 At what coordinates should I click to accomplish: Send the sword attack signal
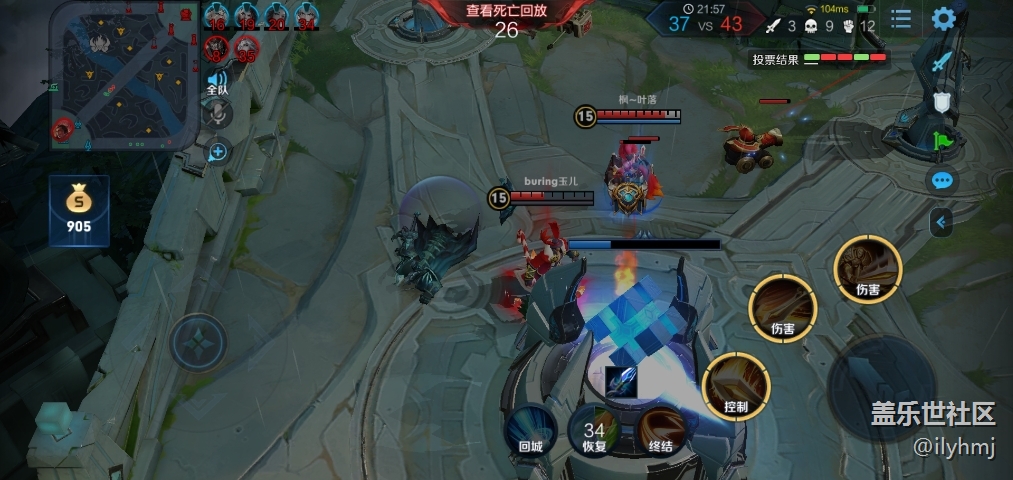pyautogui.click(x=941, y=61)
